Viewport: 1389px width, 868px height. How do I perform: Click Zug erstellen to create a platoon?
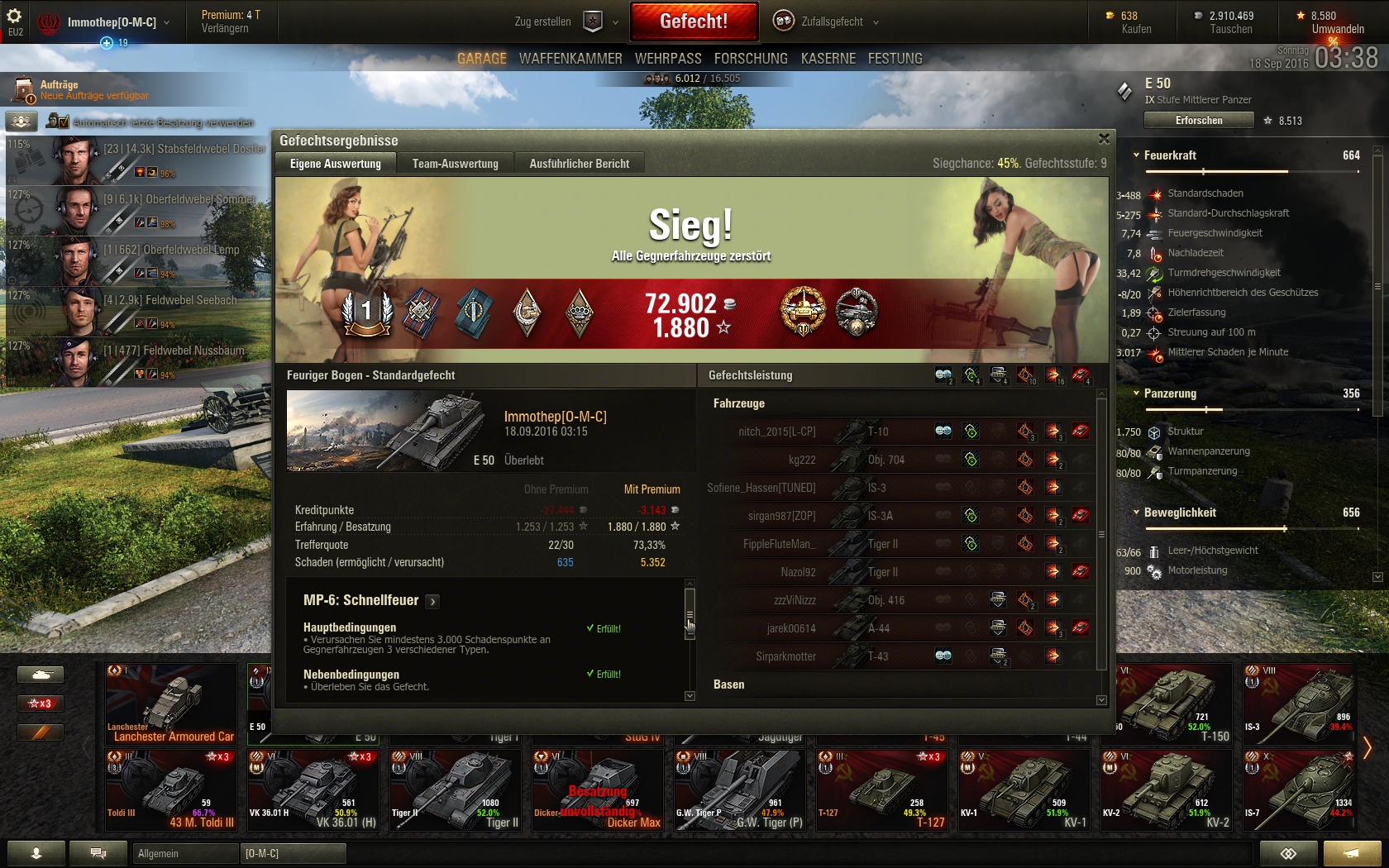(x=543, y=21)
